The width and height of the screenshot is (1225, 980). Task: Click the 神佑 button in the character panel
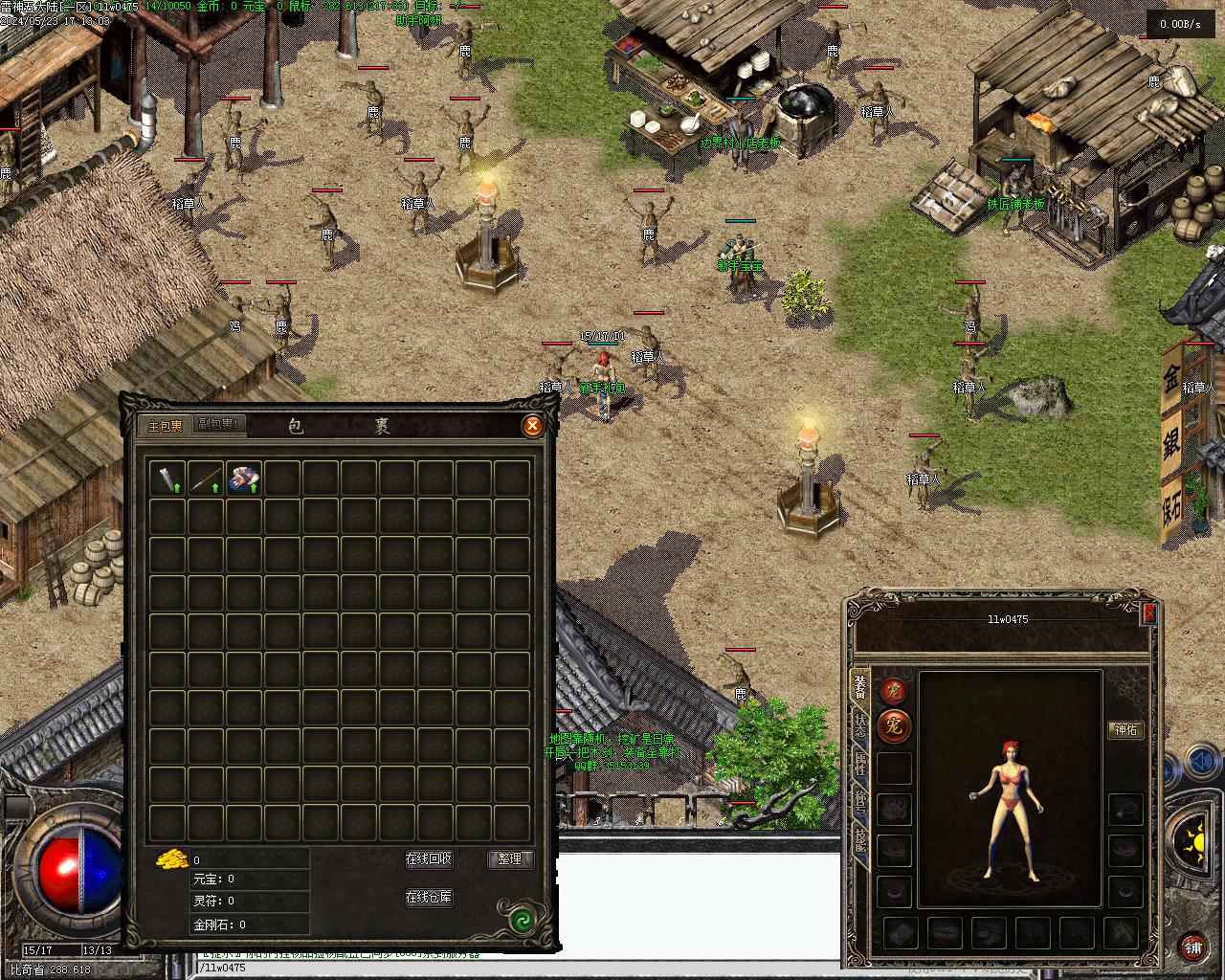click(x=1126, y=730)
